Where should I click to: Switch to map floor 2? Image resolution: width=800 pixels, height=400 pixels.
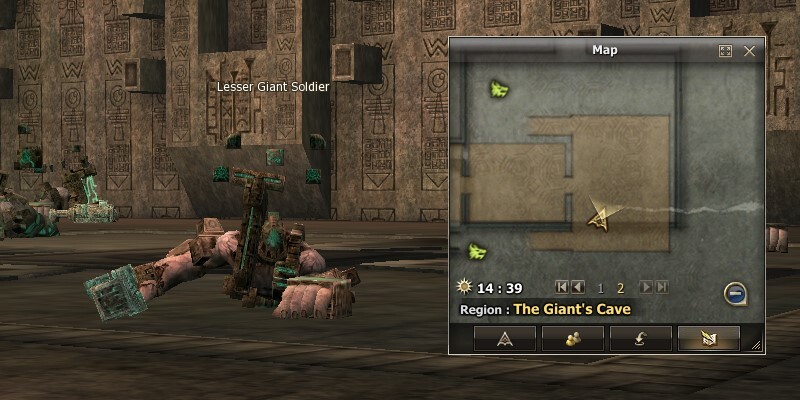(x=620, y=288)
